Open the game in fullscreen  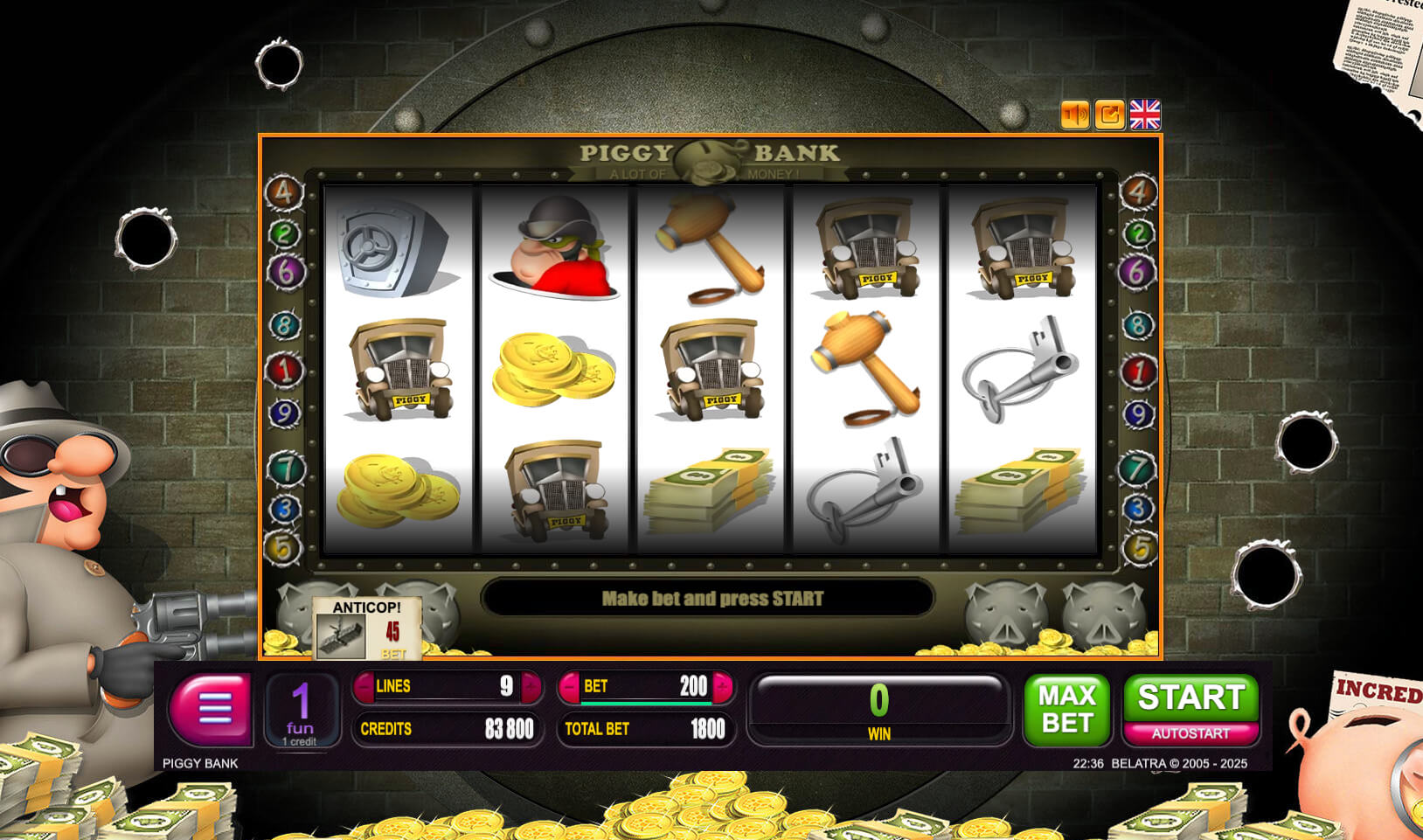tap(1110, 115)
